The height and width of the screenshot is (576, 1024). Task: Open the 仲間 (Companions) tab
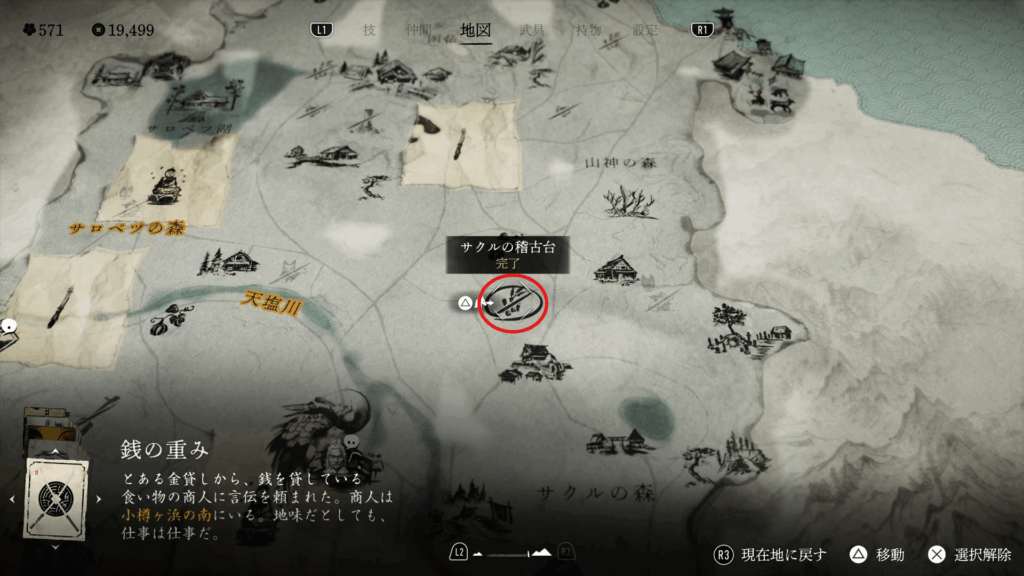coord(416,30)
